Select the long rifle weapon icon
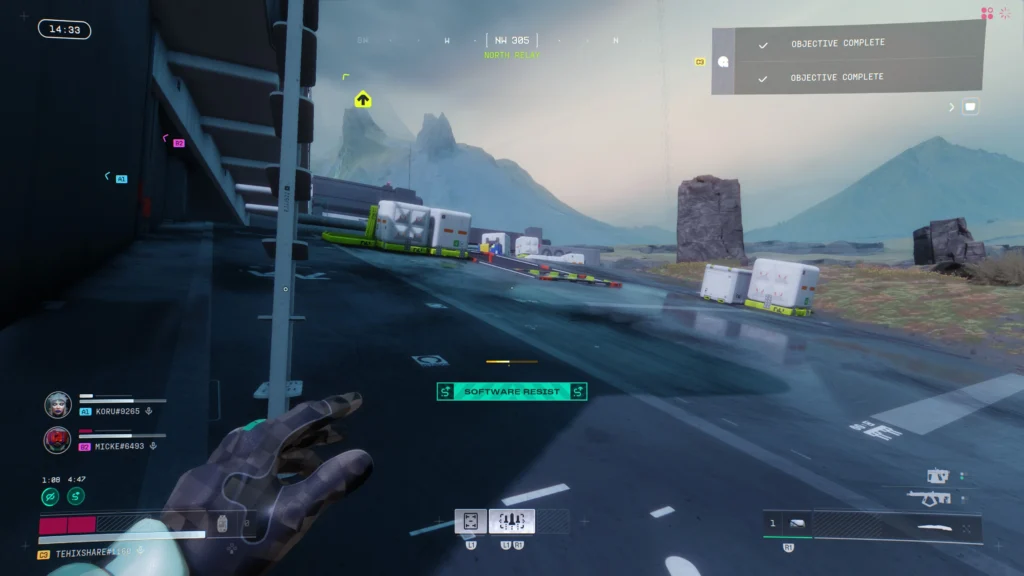Image resolution: width=1024 pixels, height=576 pixels. [930, 497]
